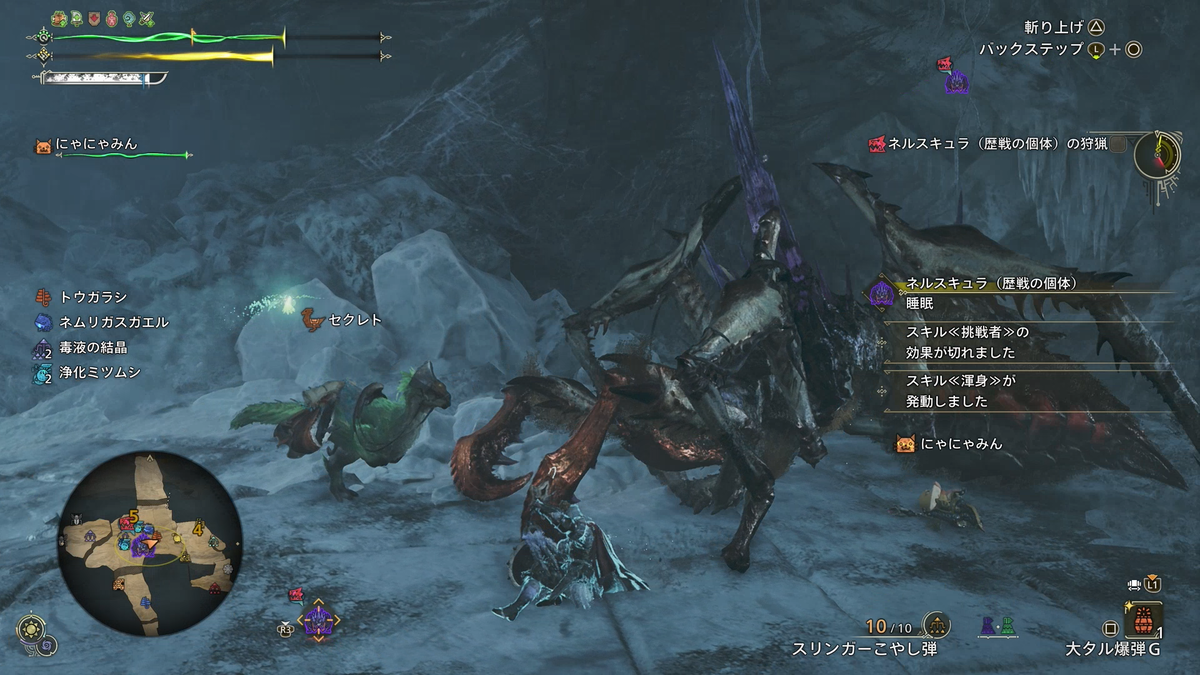Click the red down-arrow shield buff icon
1200x675 pixels.
tap(95, 18)
